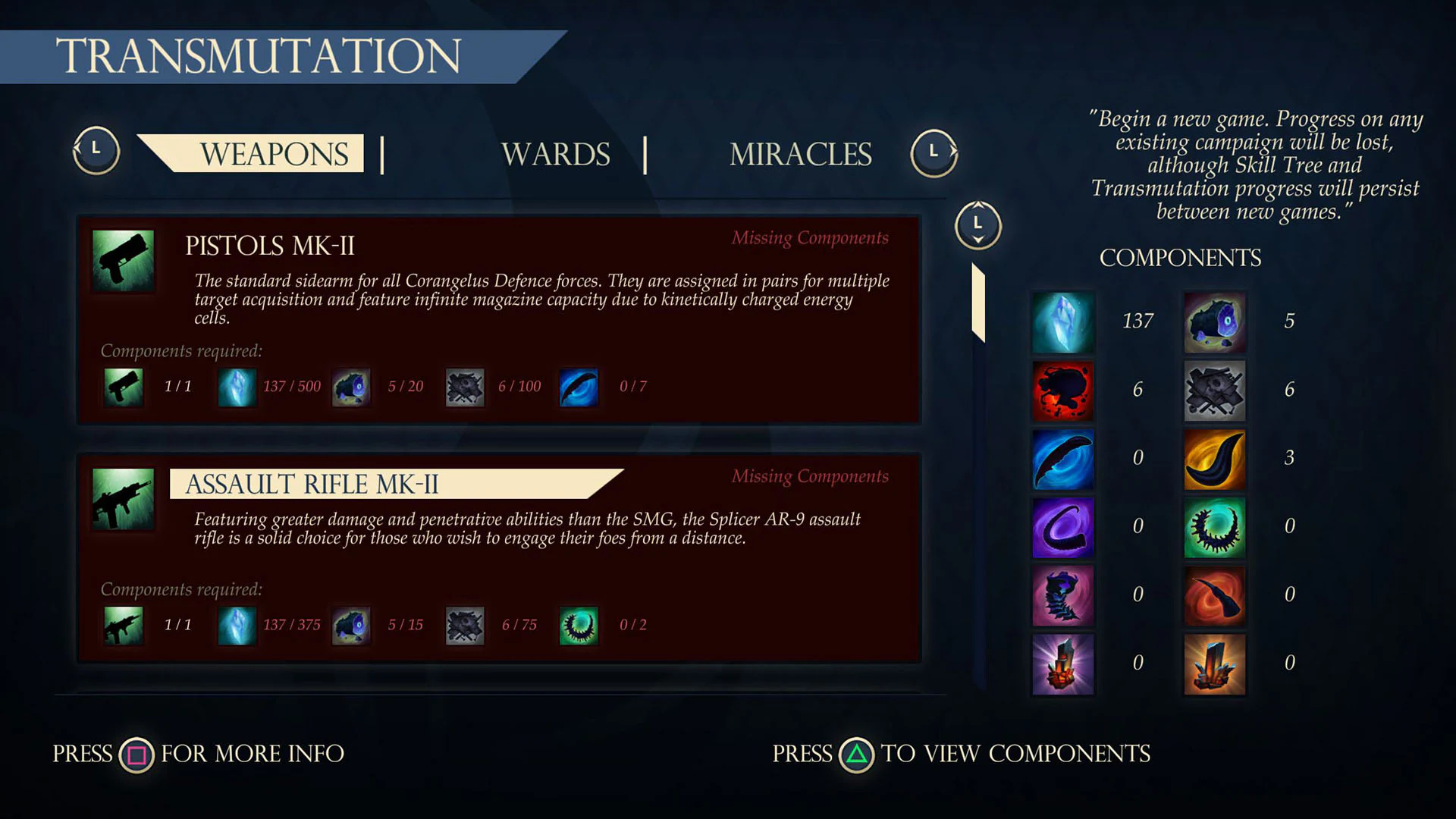Click the dark cannon component showing quantity 5
This screenshot has height=819, width=1456.
[1214, 322]
